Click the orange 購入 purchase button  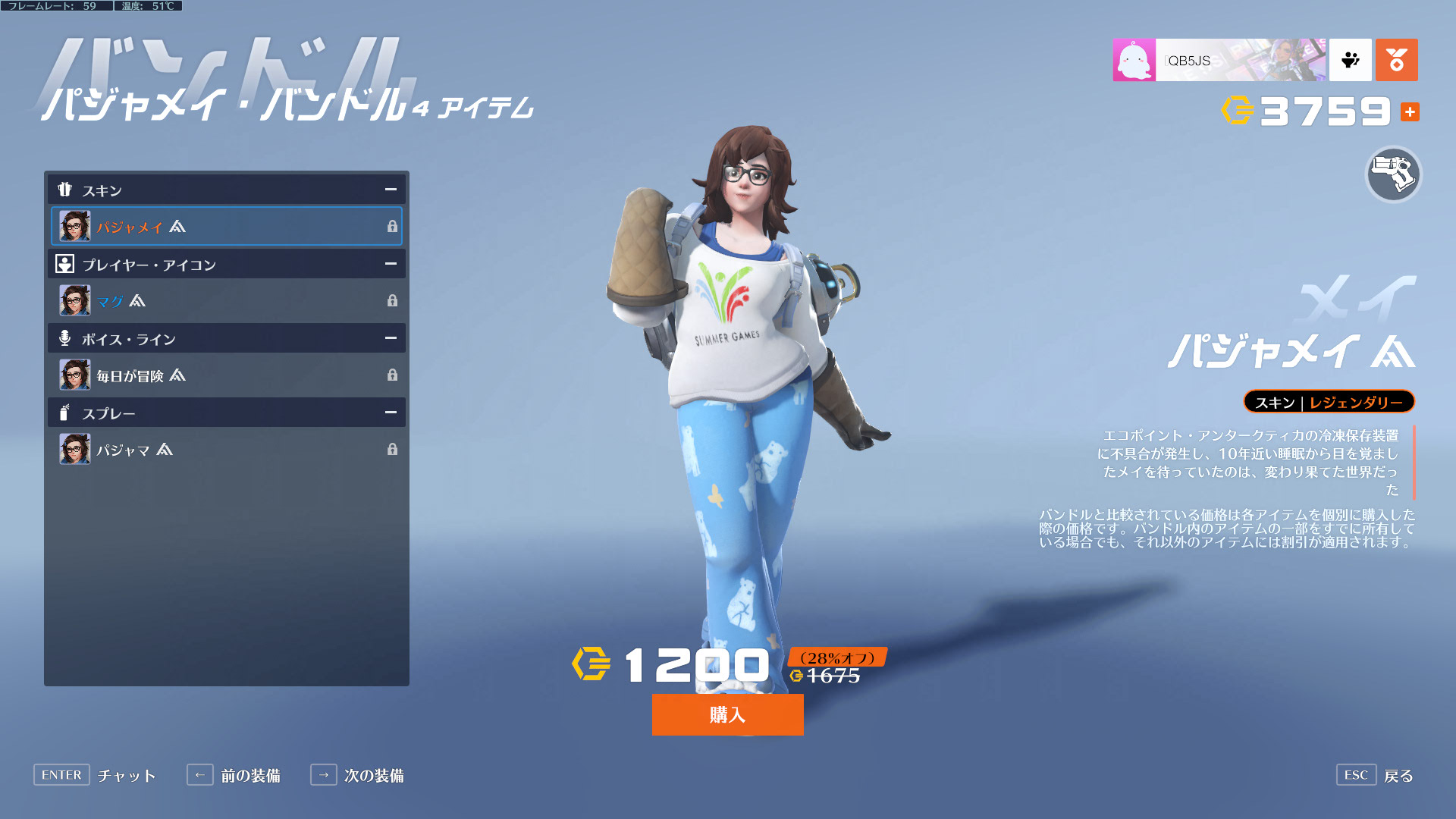pyautogui.click(x=727, y=714)
